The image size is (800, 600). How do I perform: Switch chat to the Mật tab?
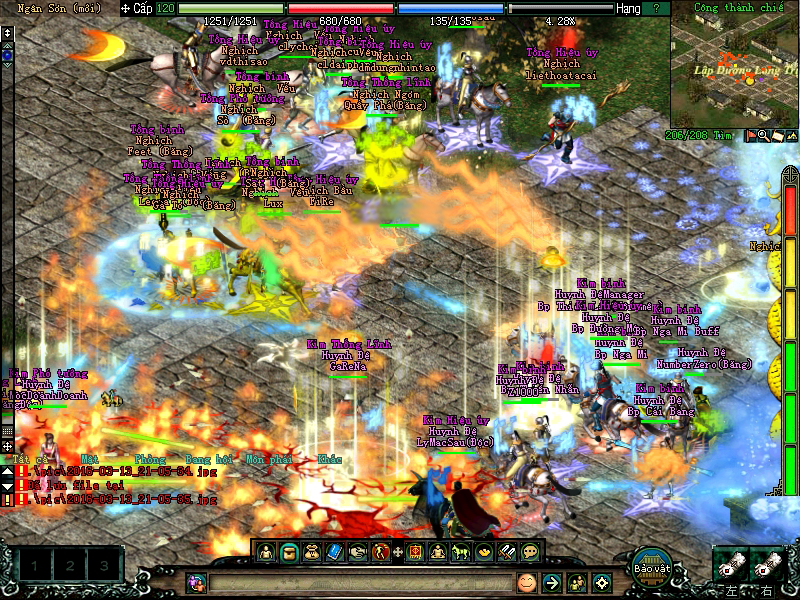[91, 459]
